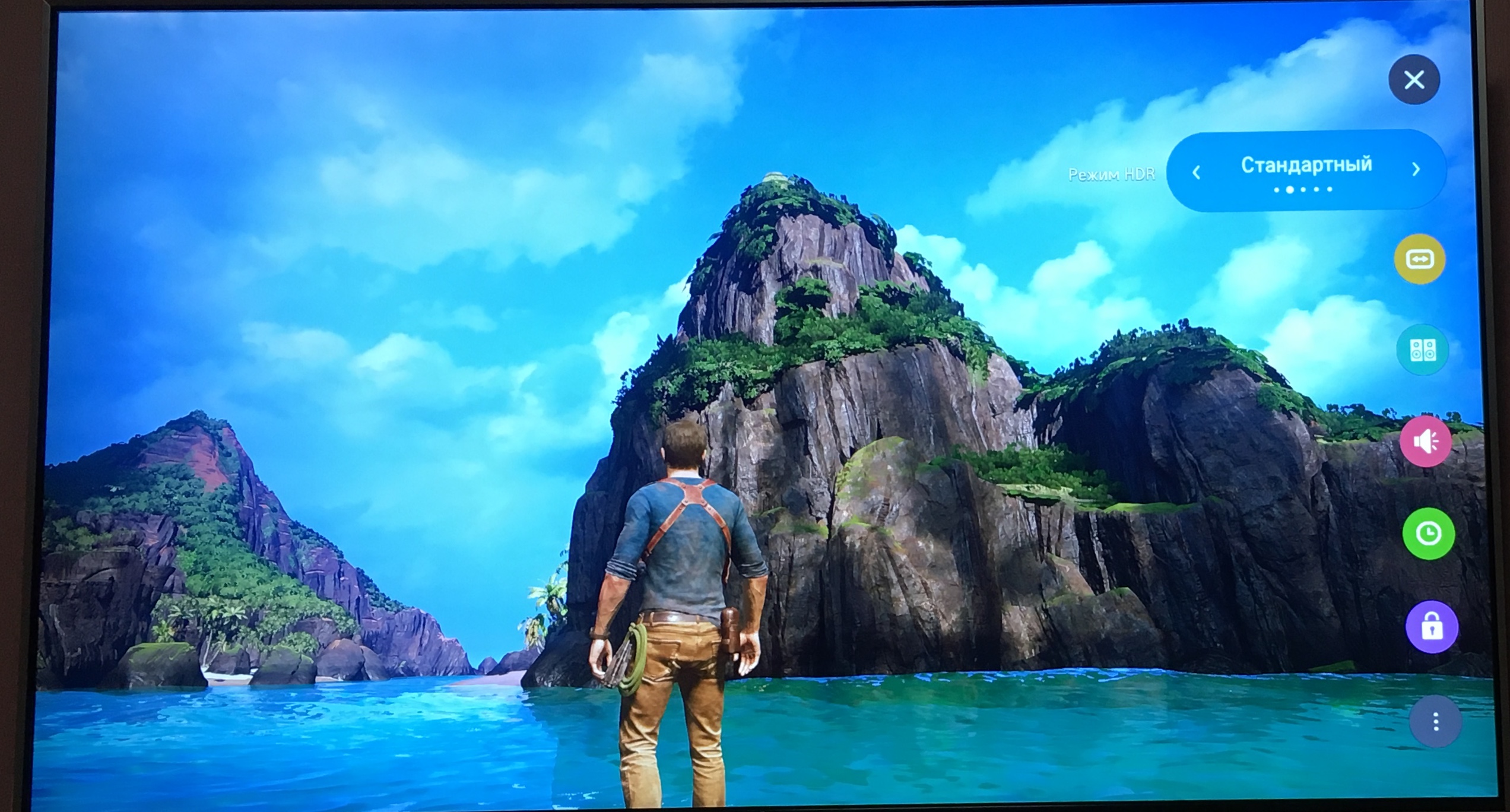Image resolution: width=1510 pixels, height=812 pixels.
Task: Close the TV quick settings overlay
Action: pos(1414,80)
